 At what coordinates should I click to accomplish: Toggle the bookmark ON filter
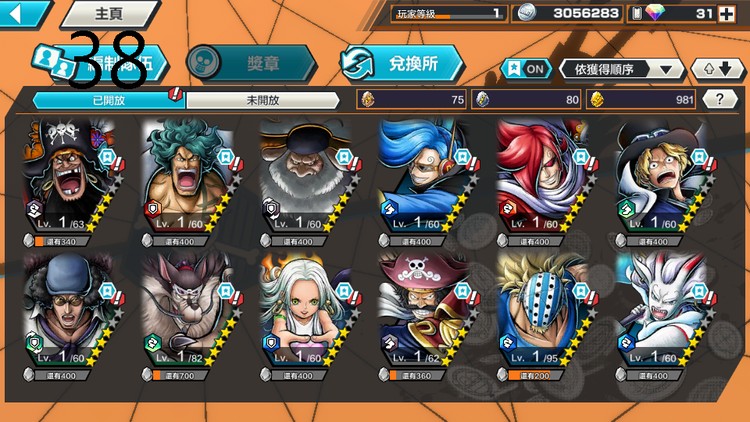526,68
